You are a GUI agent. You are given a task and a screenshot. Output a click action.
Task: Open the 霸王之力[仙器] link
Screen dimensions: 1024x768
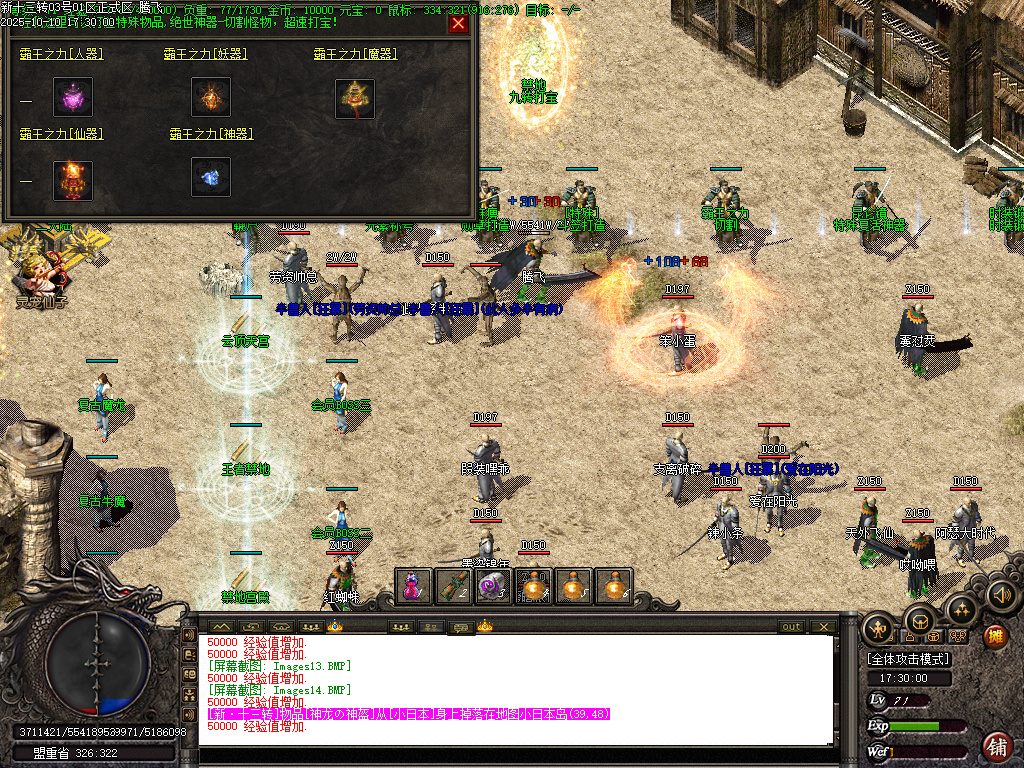pos(61,133)
